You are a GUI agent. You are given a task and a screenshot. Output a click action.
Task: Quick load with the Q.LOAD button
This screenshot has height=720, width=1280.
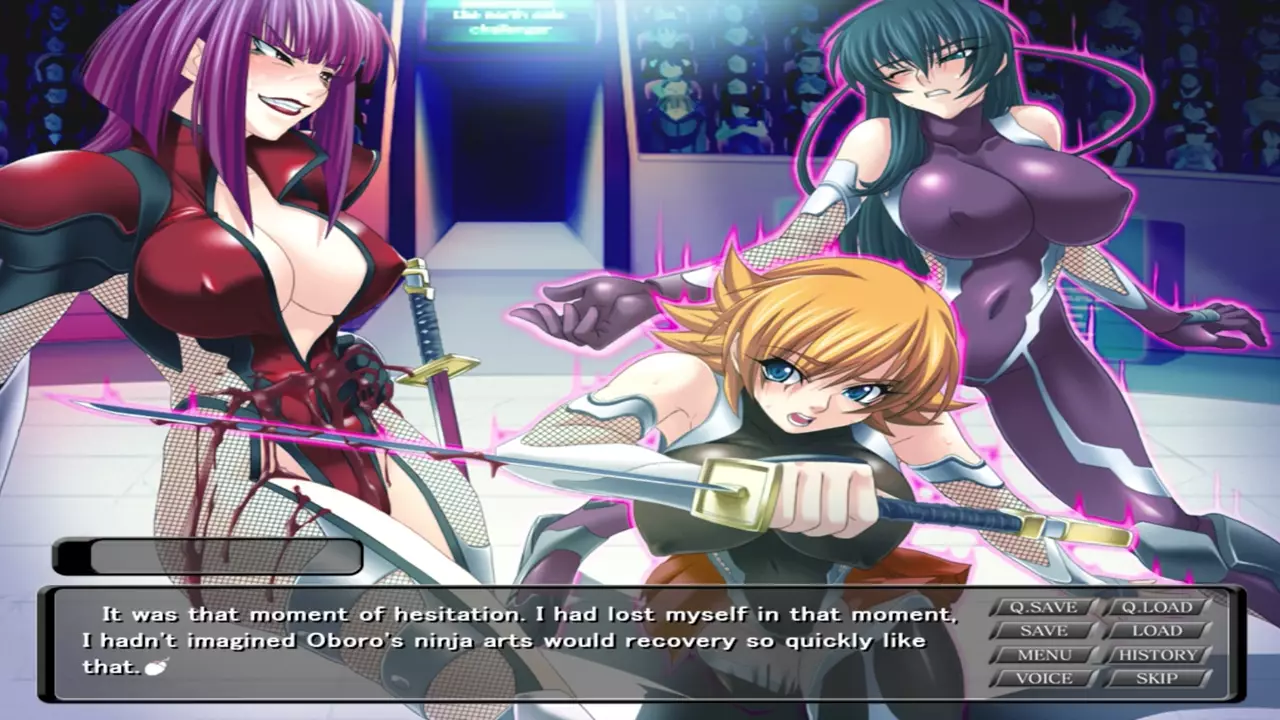click(x=1157, y=607)
